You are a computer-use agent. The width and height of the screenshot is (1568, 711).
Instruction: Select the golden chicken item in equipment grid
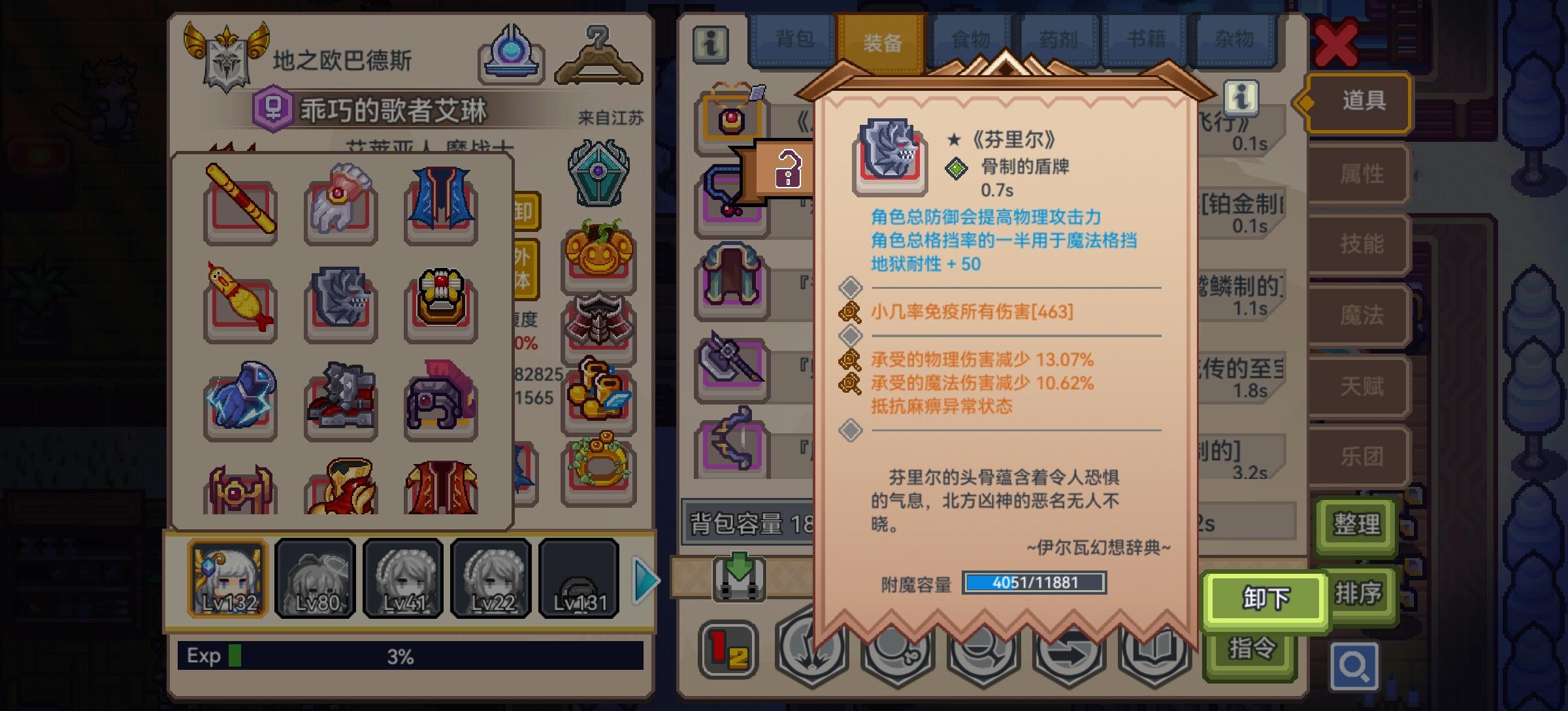coord(240,304)
